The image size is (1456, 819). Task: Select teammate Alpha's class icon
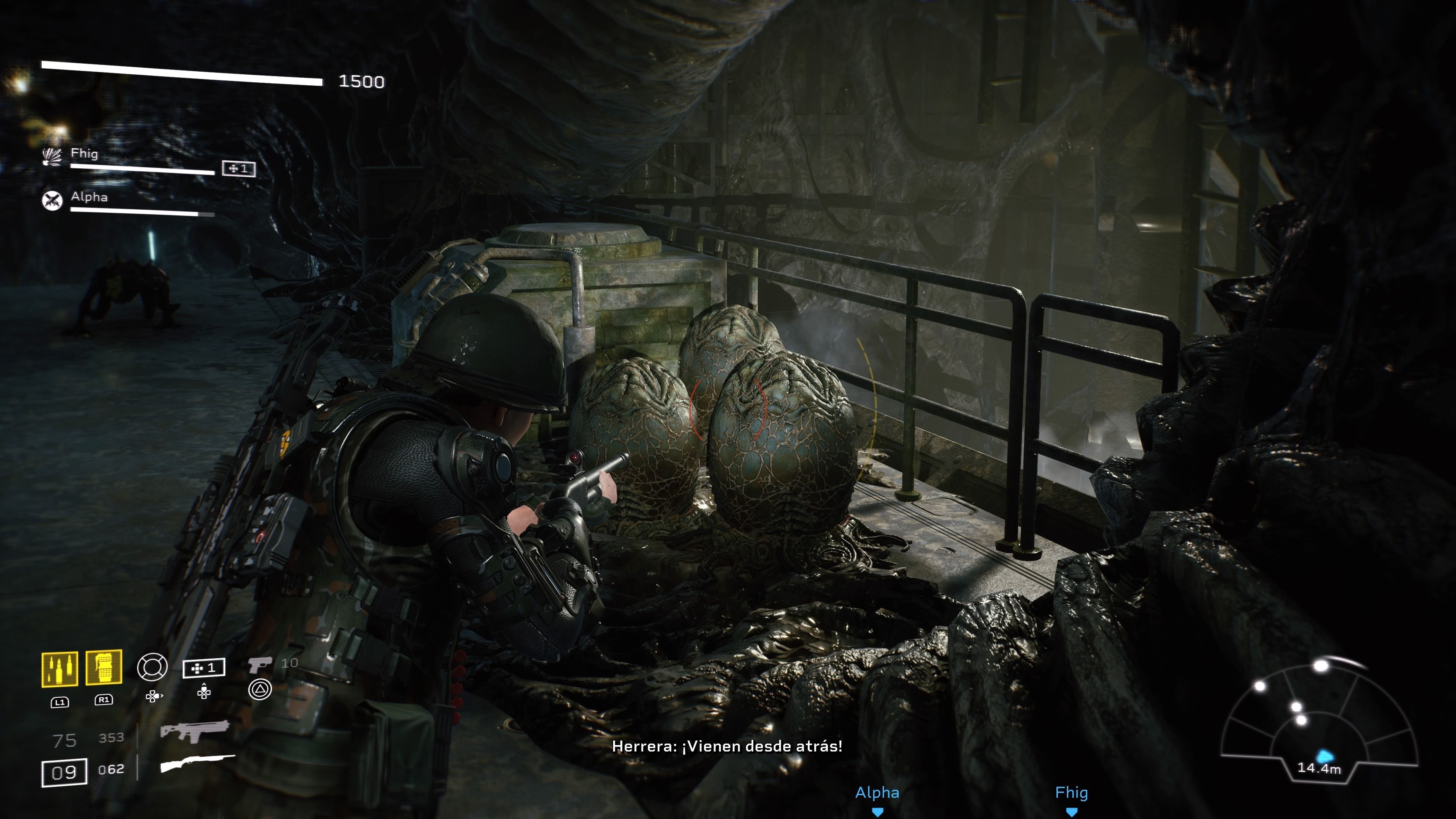click(53, 200)
